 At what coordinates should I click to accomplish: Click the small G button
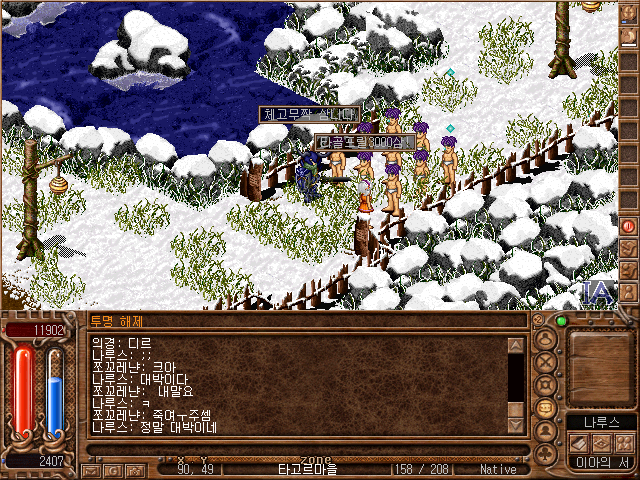[x=112, y=469]
